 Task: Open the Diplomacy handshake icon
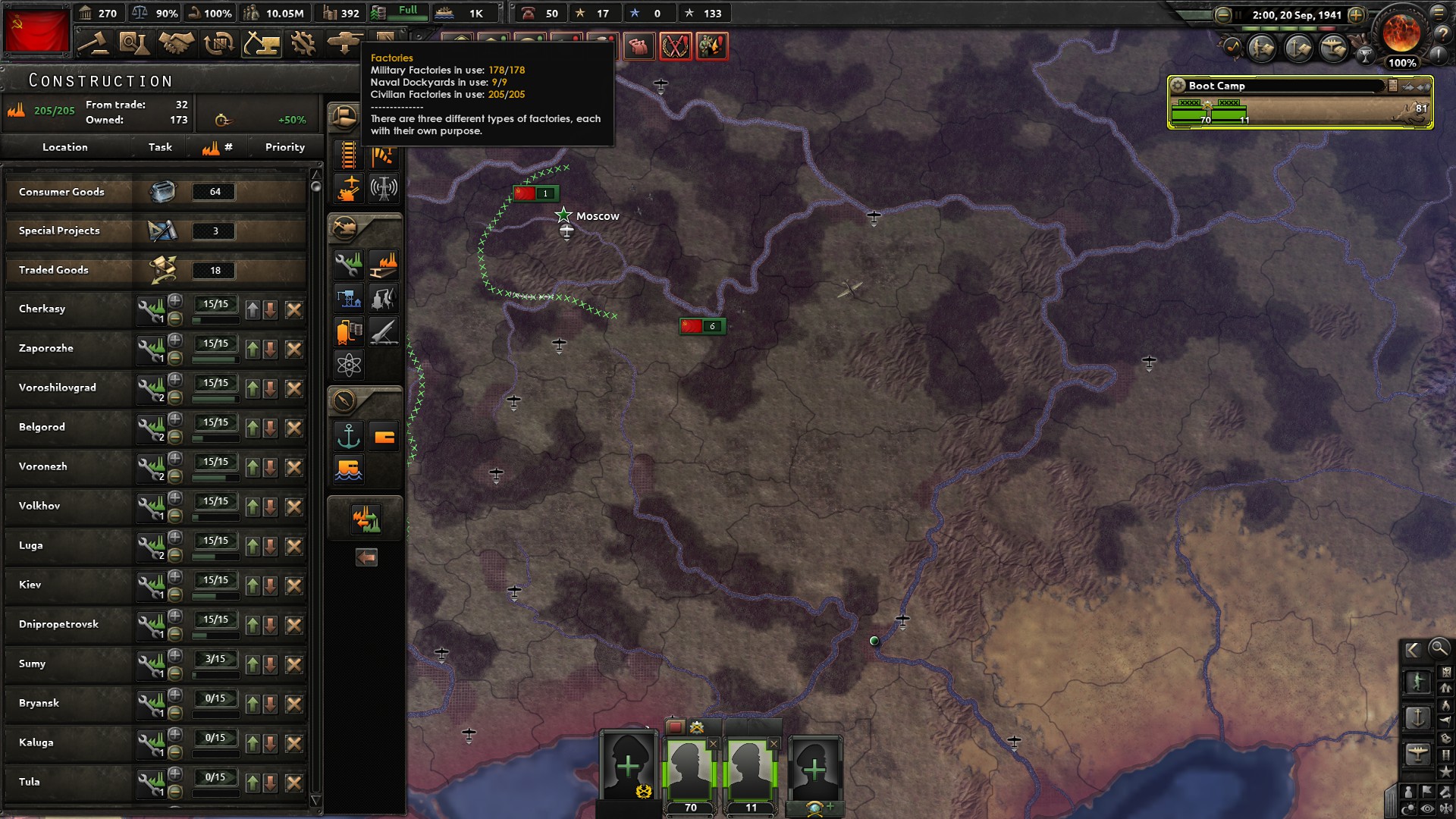pyautogui.click(x=176, y=44)
